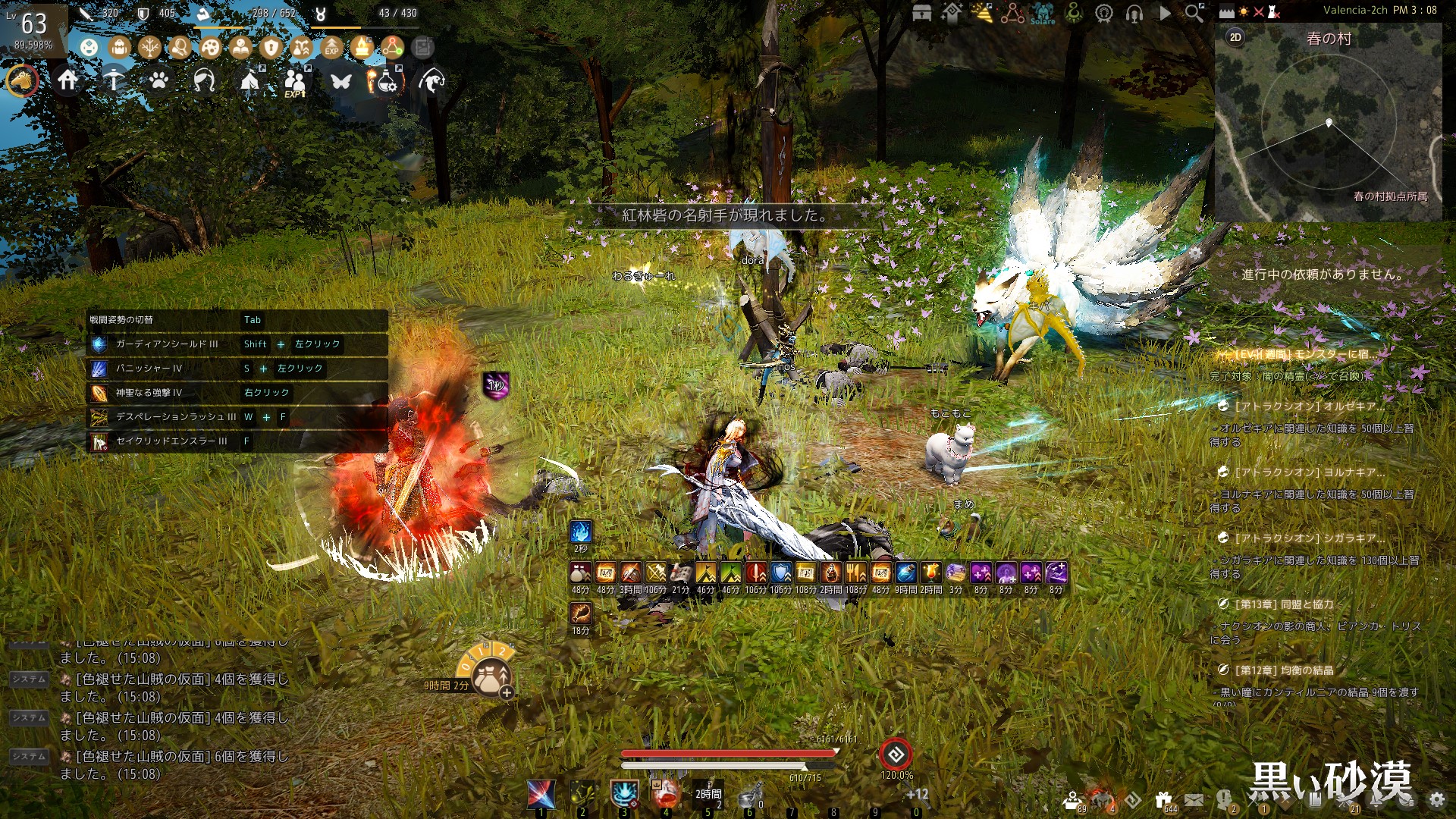Click the minimap of 春の村
Screen dimensions: 1456x819
click(1328, 129)
